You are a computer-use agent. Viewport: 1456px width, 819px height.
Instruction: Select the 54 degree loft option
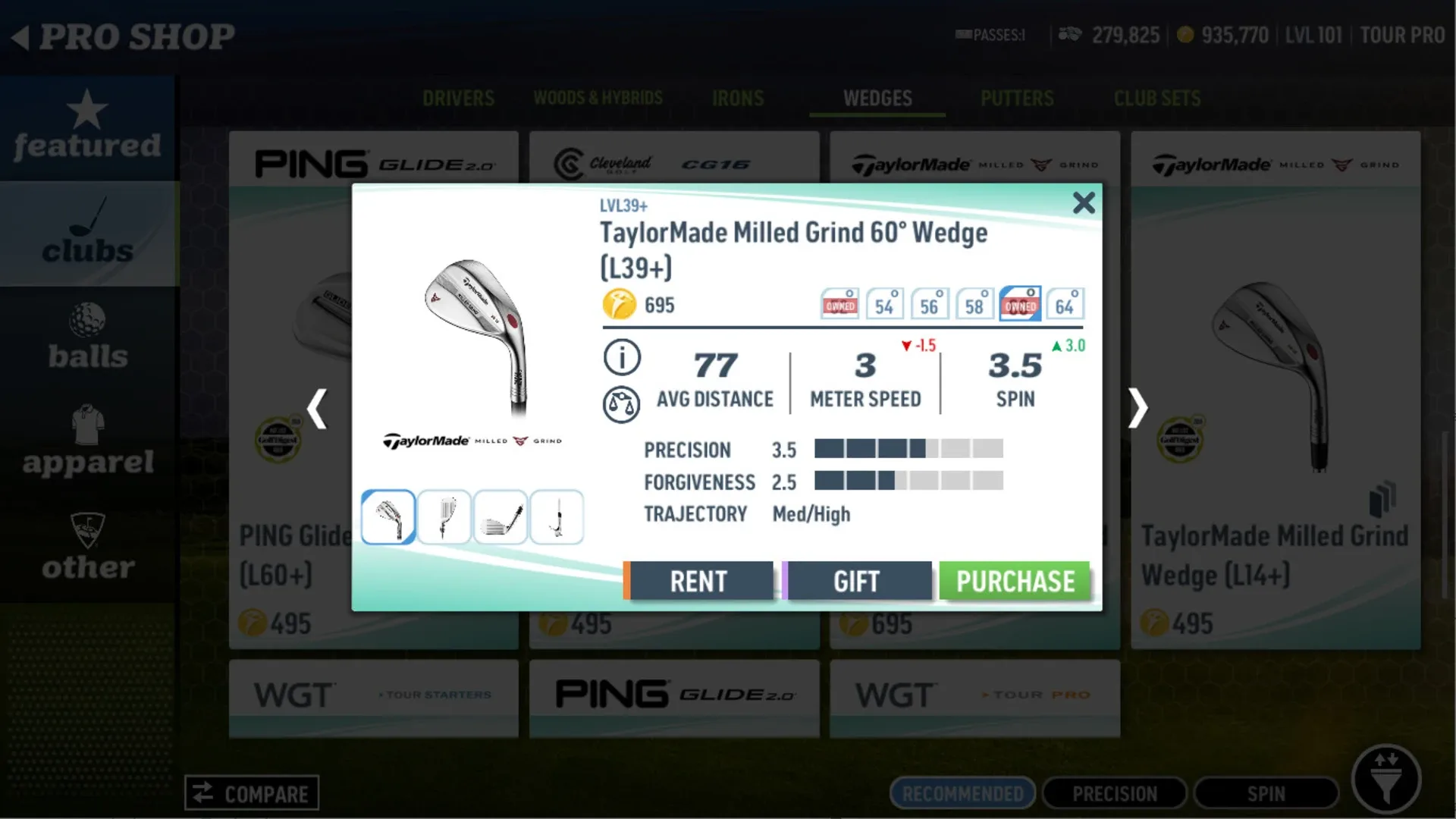tap(884, 303)
